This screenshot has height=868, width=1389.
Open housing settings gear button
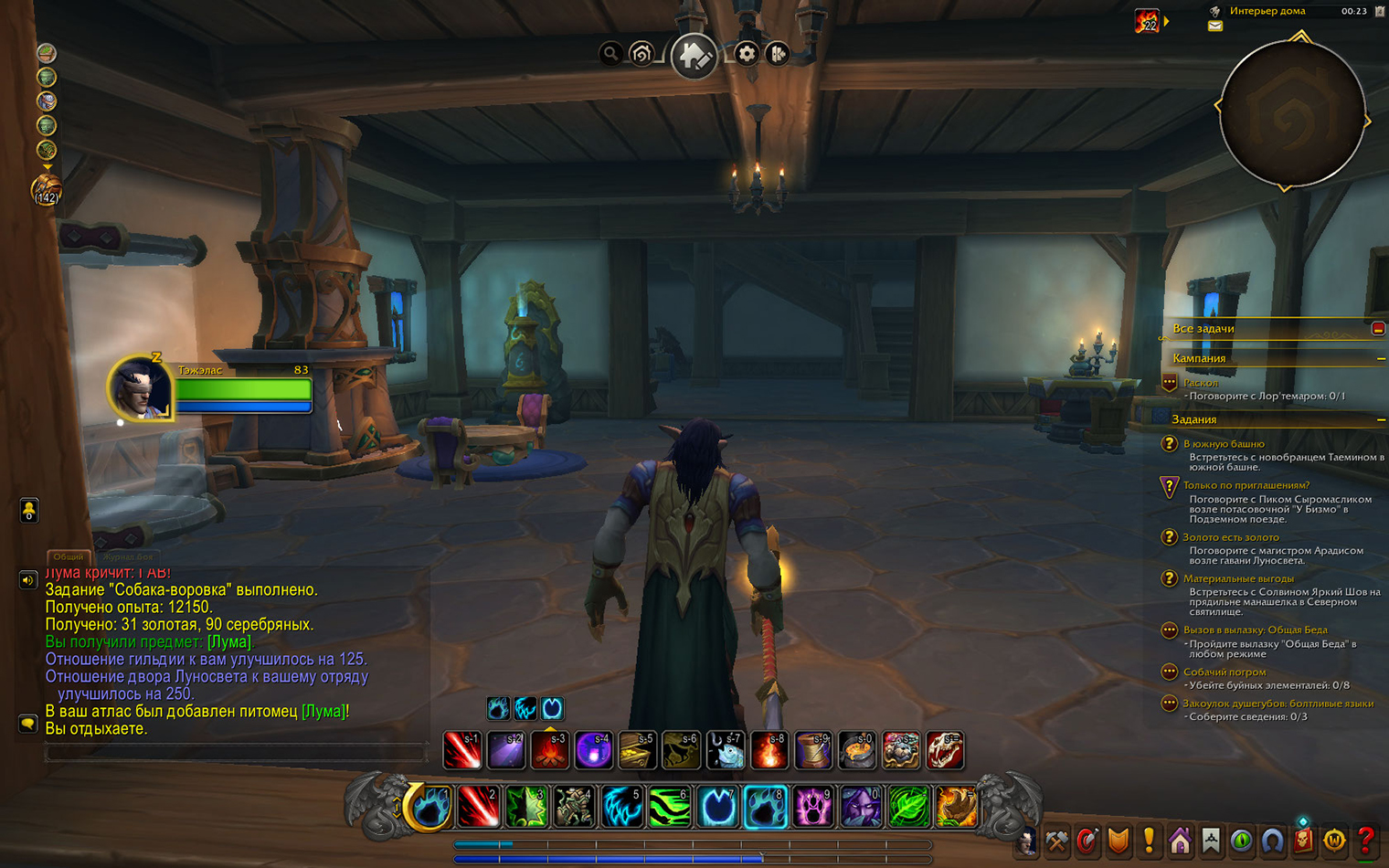(x=747, y=54)
